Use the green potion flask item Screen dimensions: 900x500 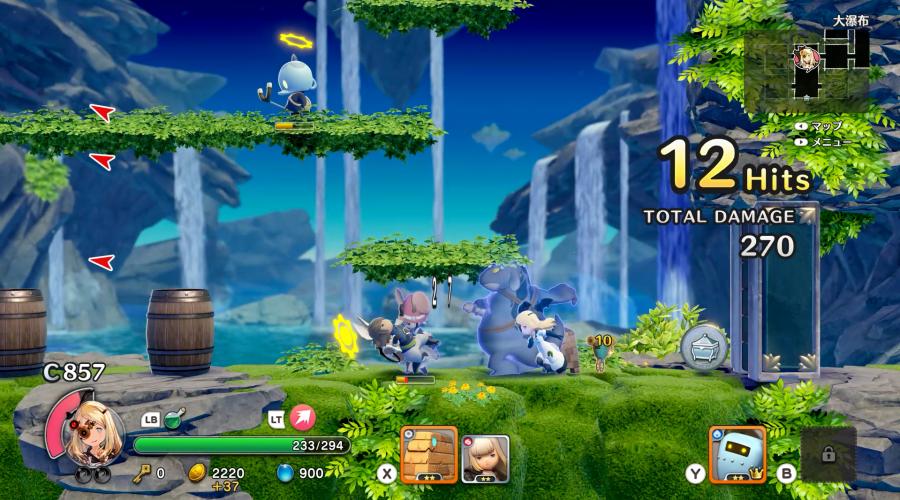tap(174, 420)
